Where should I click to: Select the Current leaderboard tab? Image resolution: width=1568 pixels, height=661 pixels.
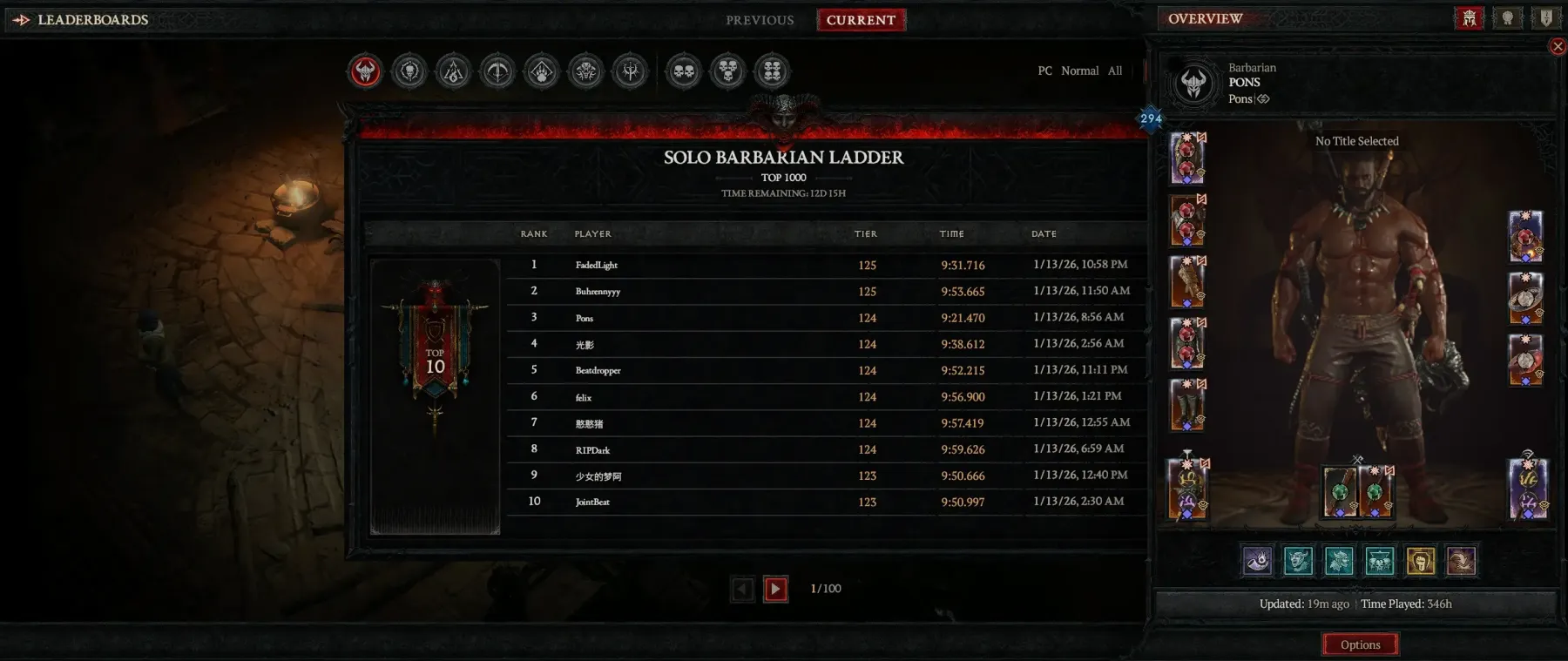tap(861, 20)
